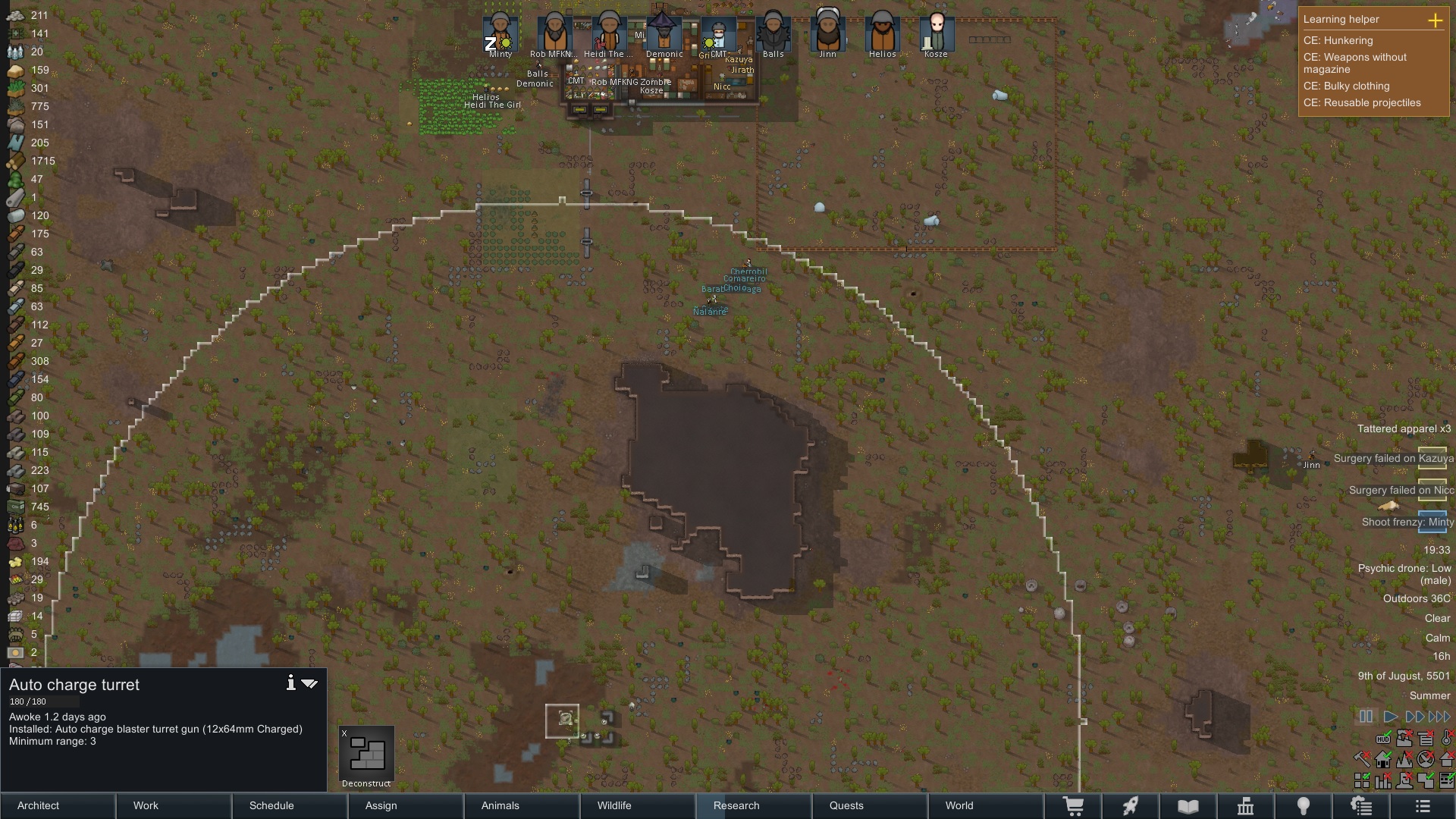The image size is (1456, 819).
Task: Toggle the HUD overlay checkmark
Action: (x=1382, y=739)
